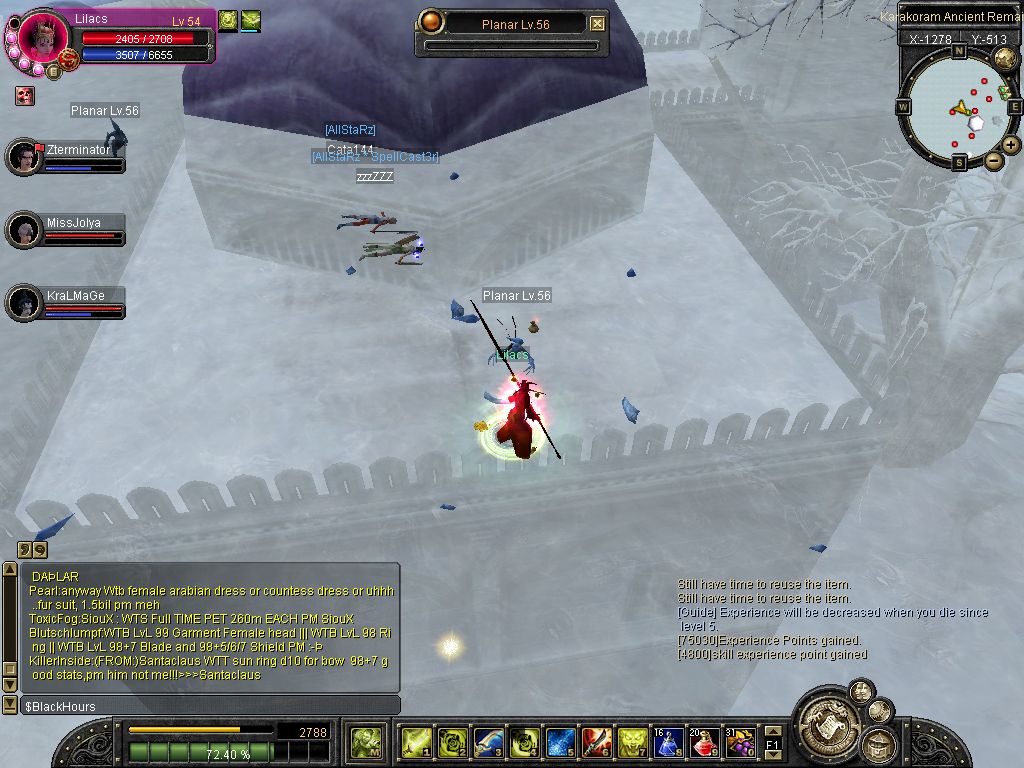Select party member MissJolya's portrait
This screenshot has width=1024, height=768.
click(23, 230)
